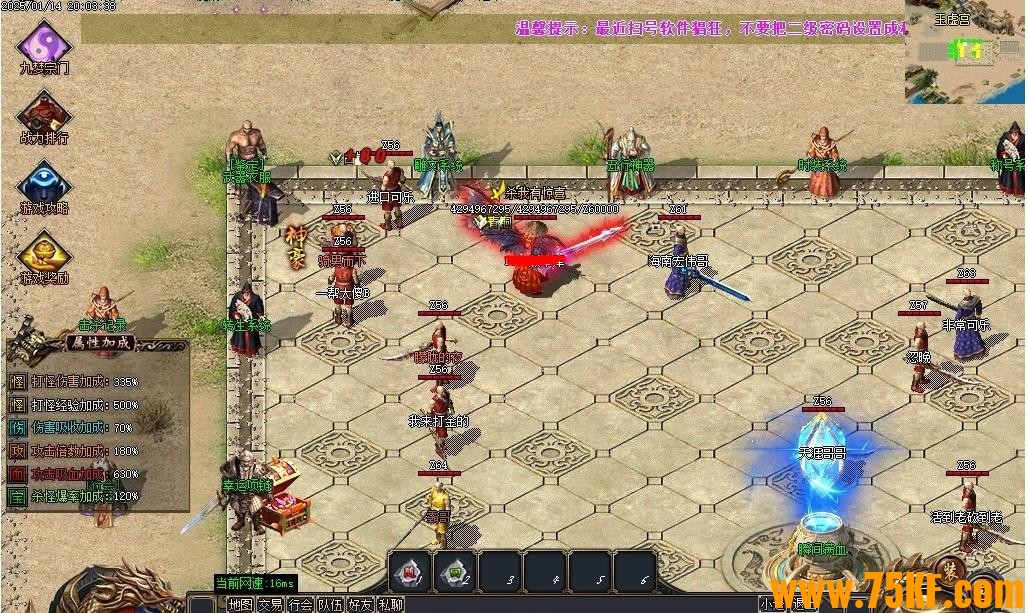
Task: Open the 私聊 private chat button
Action: [x=390, y=604]
